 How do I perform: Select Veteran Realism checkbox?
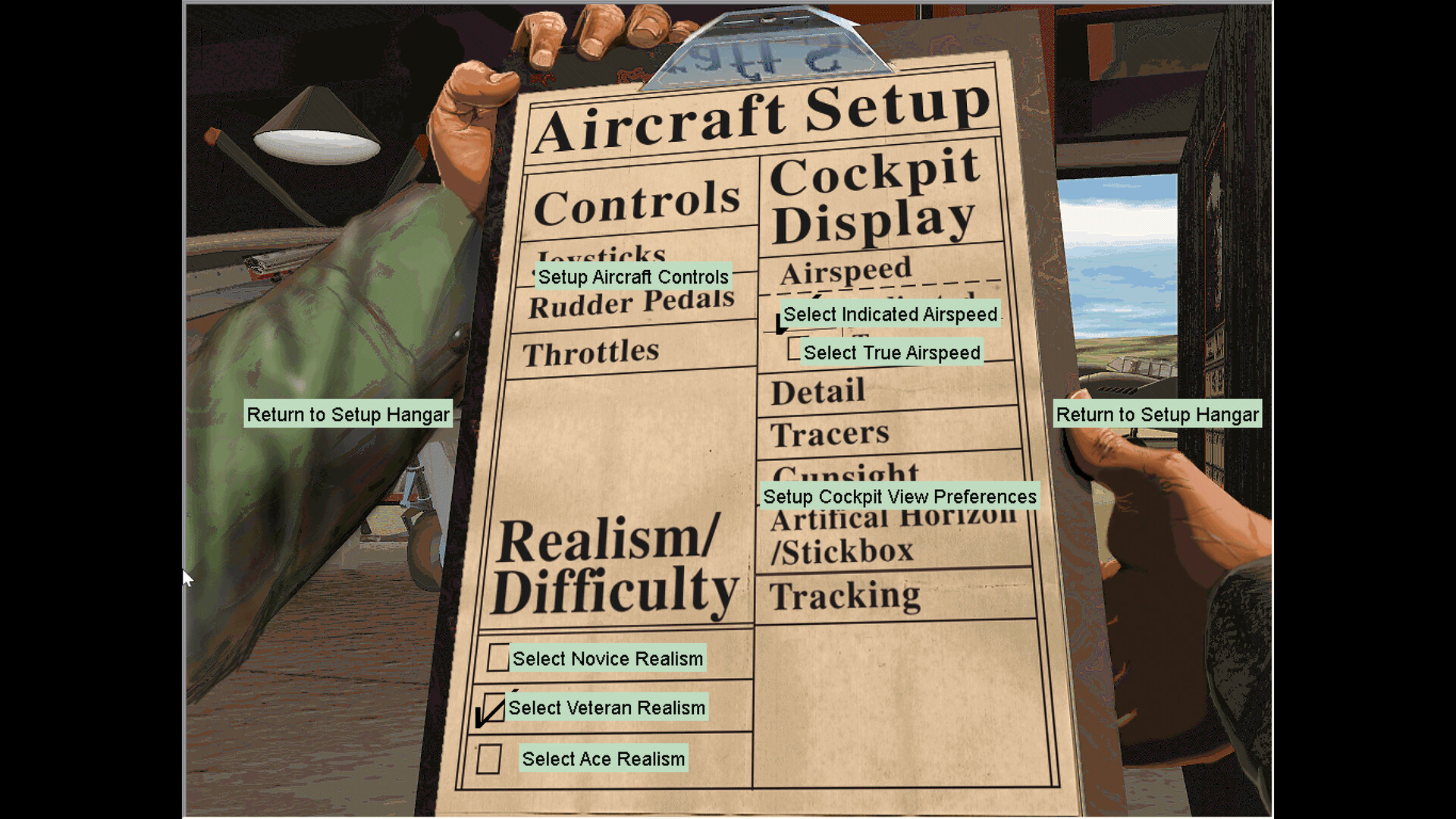pyautogui.click(x=493, y=708)
